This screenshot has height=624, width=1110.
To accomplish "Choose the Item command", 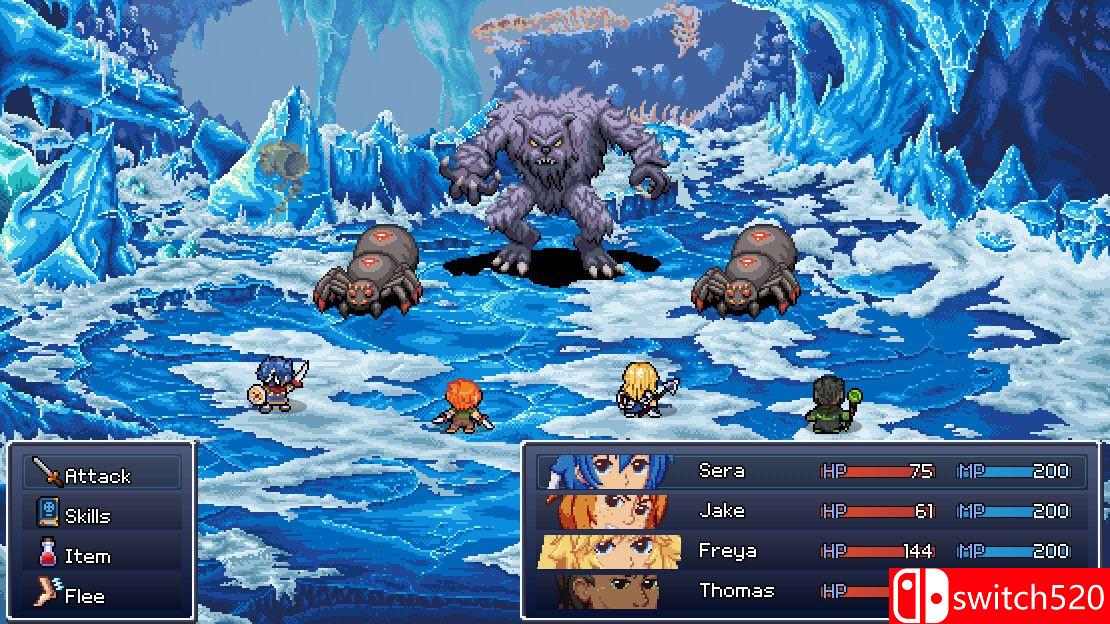I will [x=87, y=556].
